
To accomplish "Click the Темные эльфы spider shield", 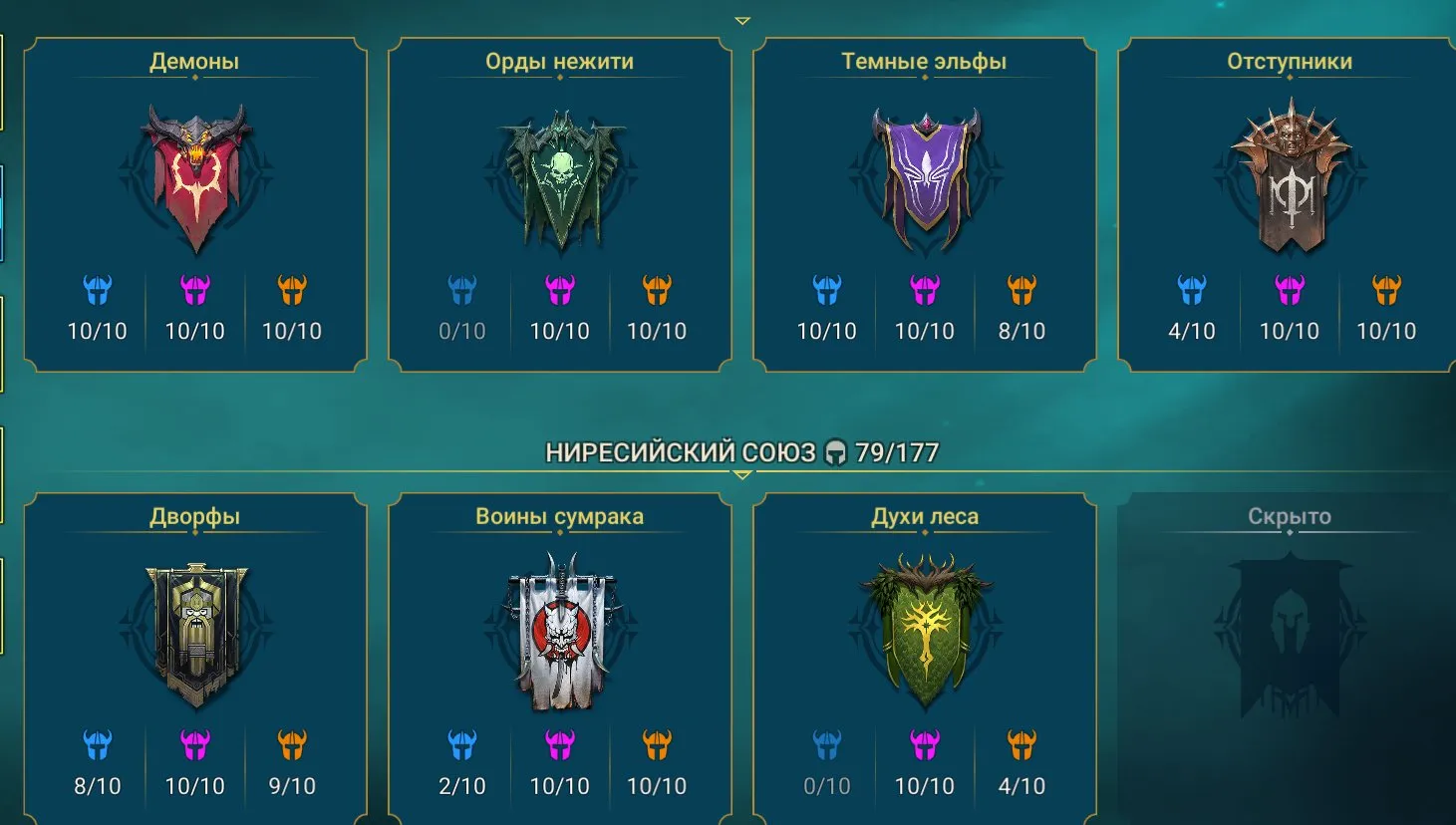I will point(925,174).
